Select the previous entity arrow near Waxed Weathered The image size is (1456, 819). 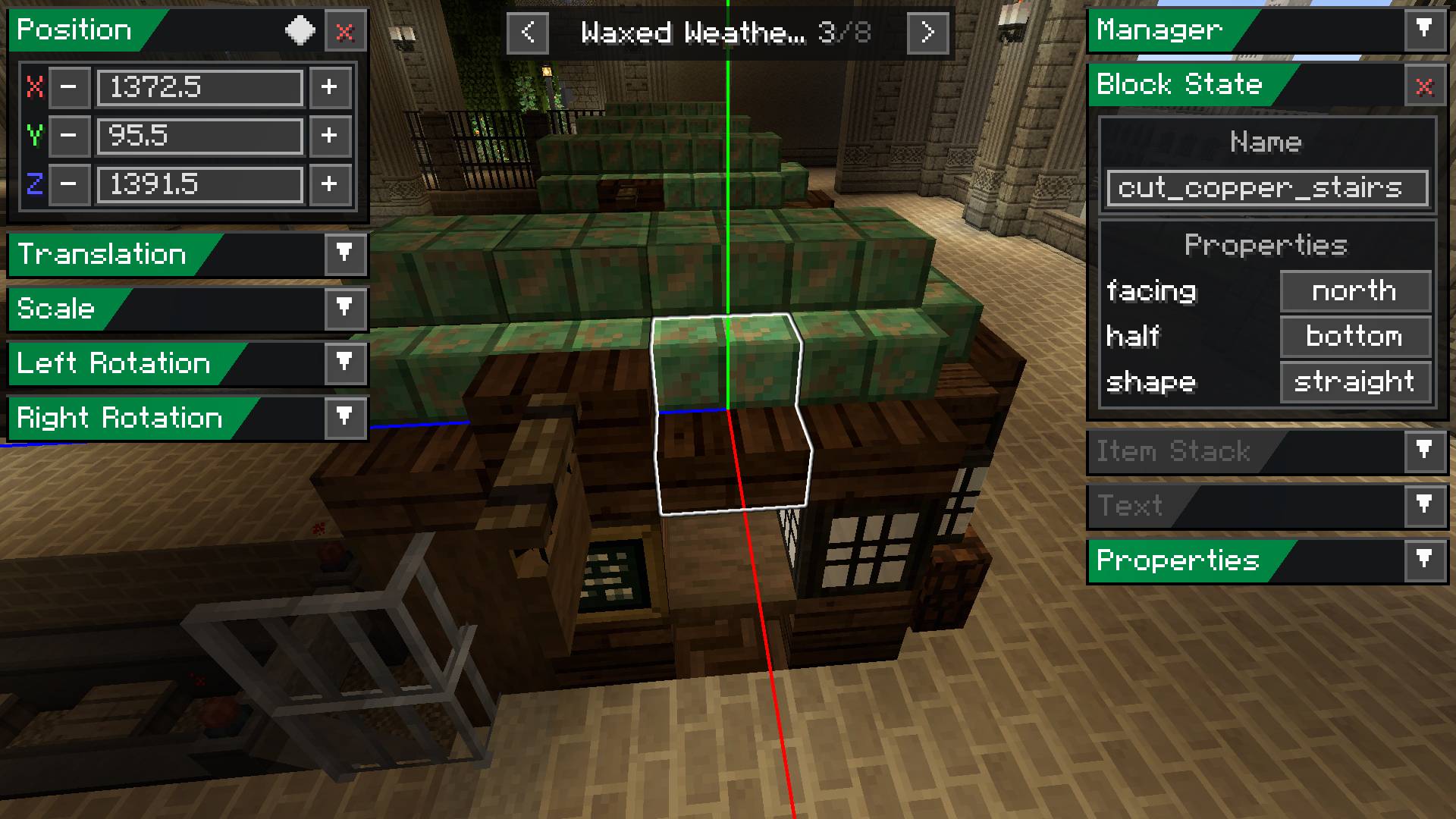coord(528,33)
